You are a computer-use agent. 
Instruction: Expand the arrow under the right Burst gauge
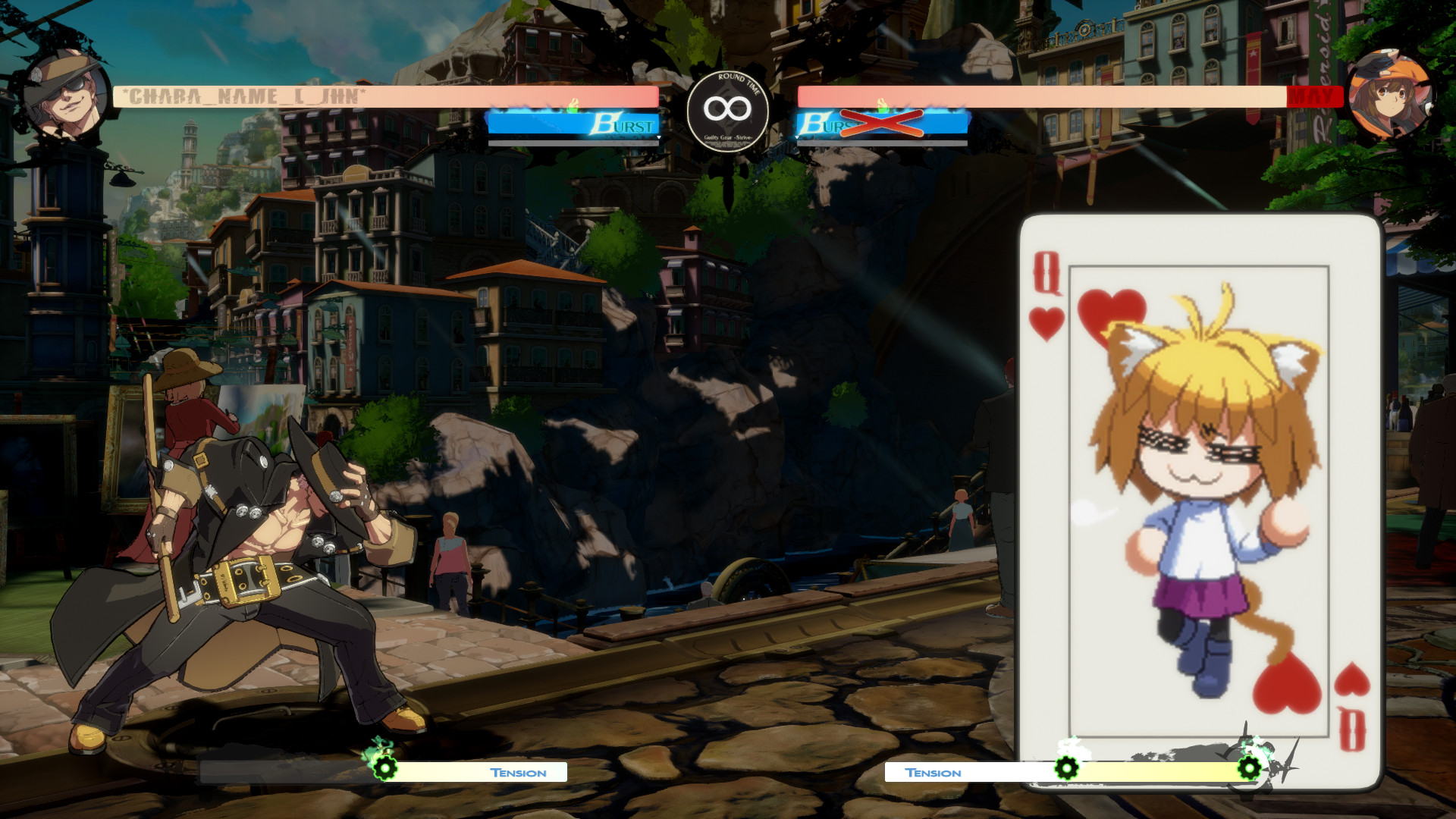tap(797, 137)
